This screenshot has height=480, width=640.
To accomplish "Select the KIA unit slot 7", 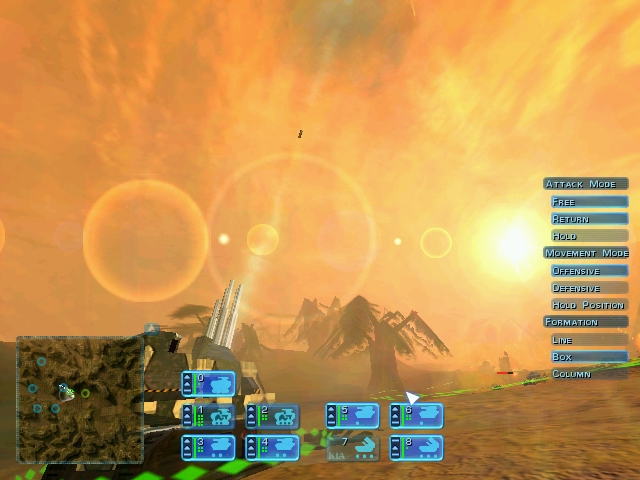I will pyautogui.click(x=353, y=447).
